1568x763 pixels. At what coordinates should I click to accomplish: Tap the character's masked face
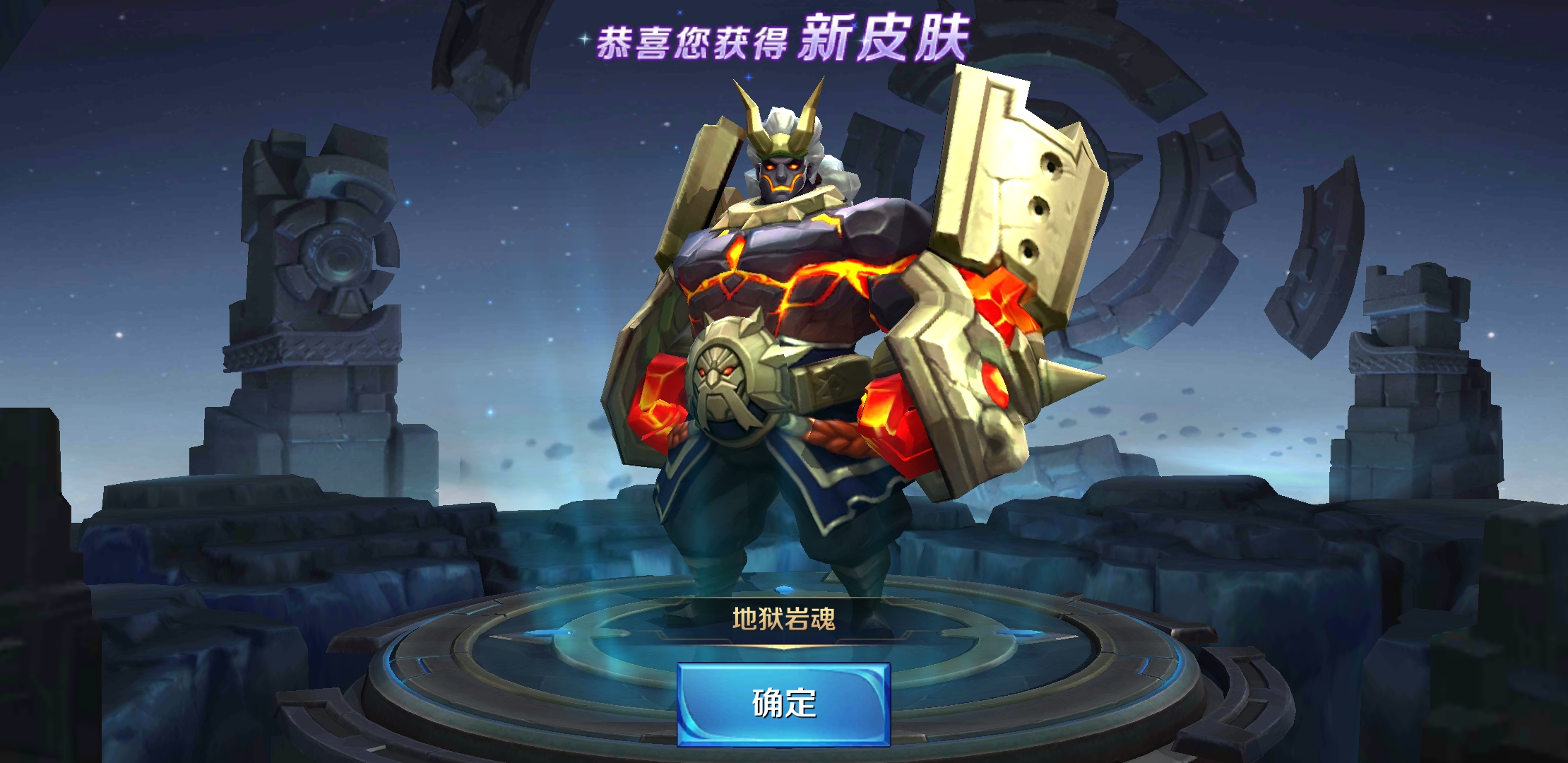780,177
